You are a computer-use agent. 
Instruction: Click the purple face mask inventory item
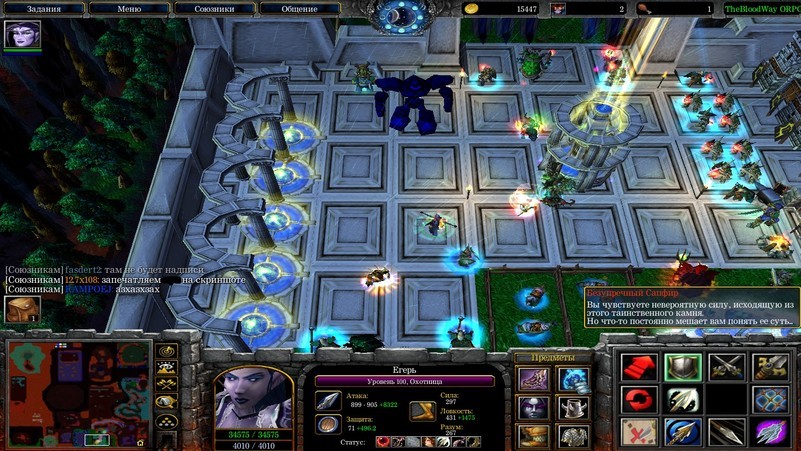click(x=532, y=408)
